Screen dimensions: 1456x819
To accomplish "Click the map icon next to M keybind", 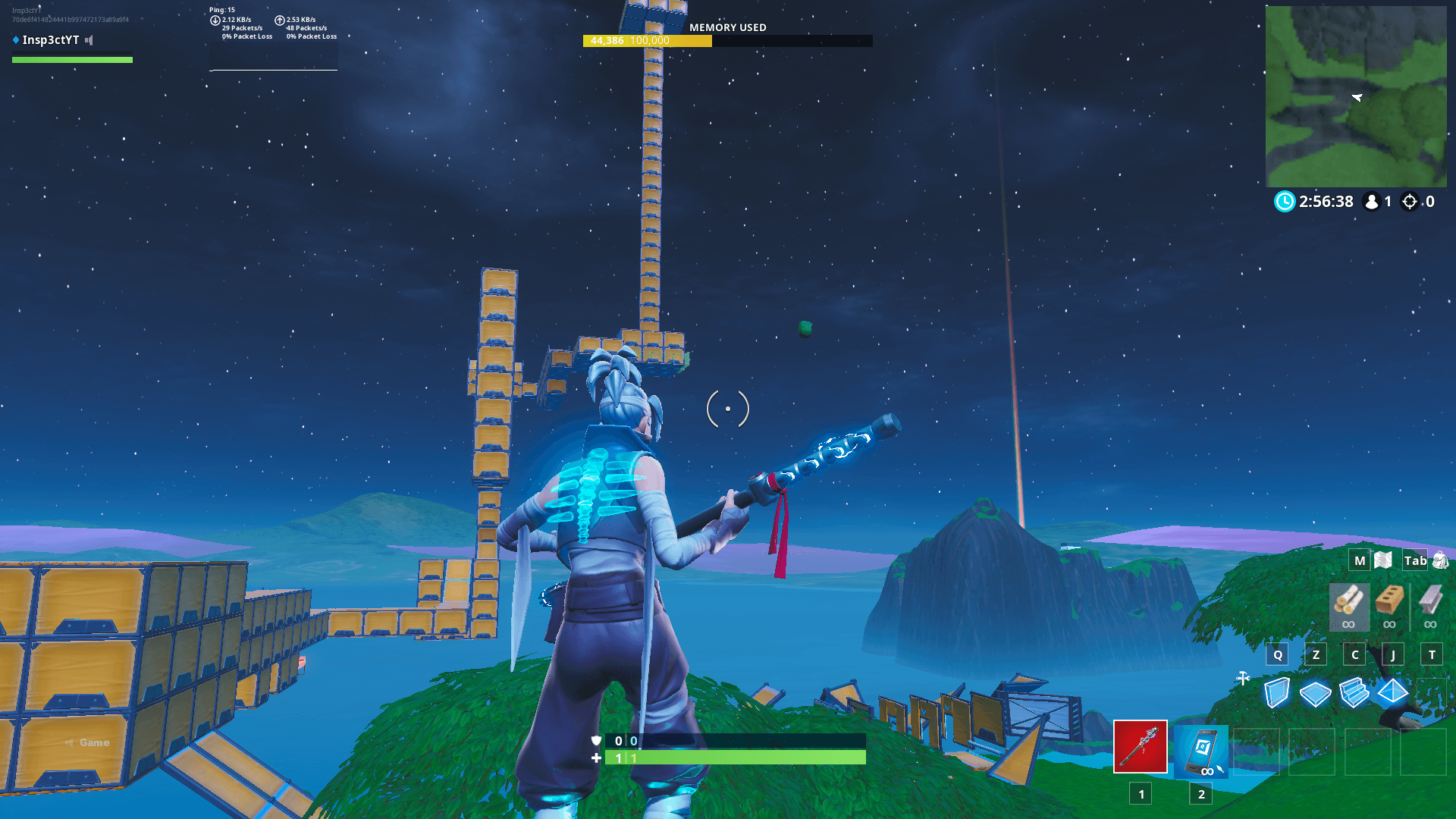I will coord(1380,560).
